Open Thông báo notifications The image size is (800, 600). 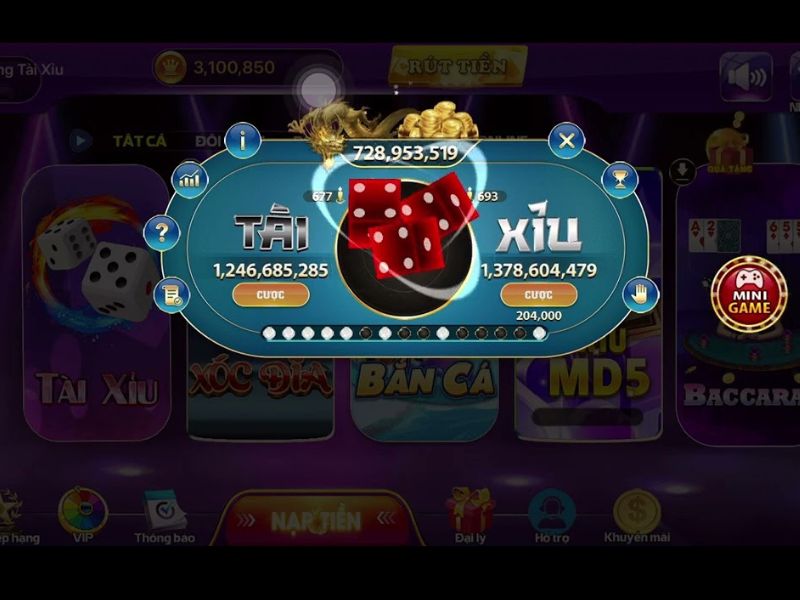(165, 516)
